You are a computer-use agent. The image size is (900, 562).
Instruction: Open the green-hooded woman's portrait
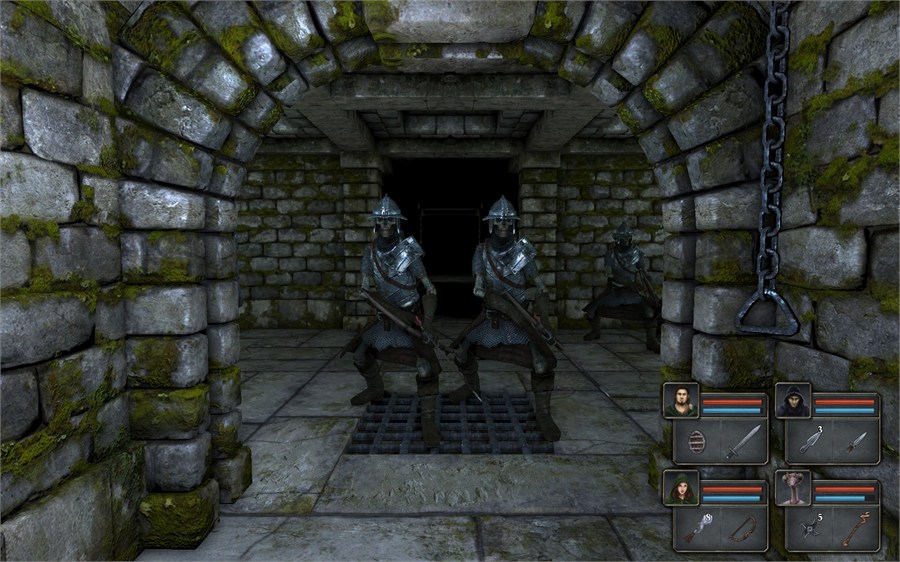coord(681,488)
